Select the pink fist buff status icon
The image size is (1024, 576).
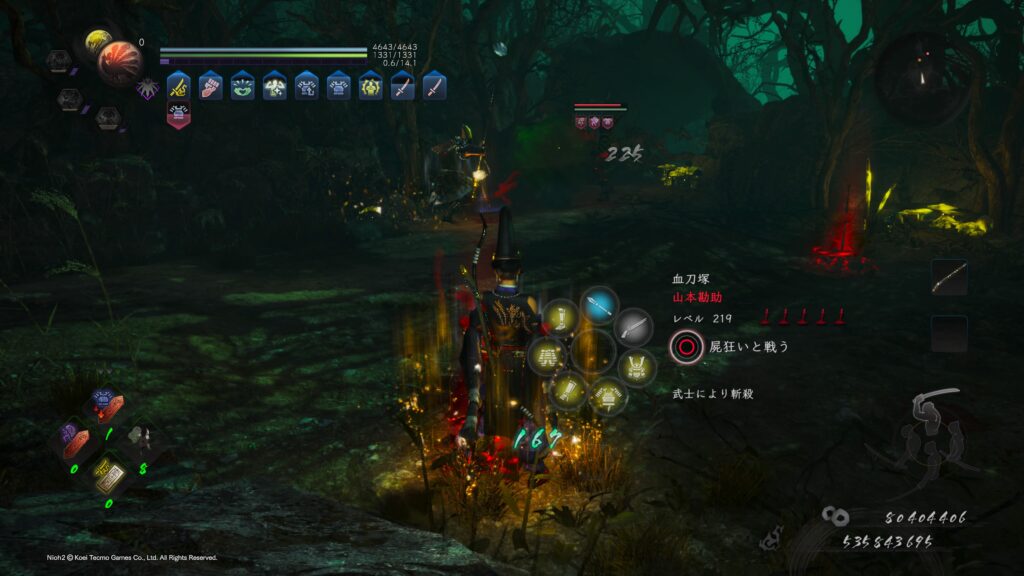coord(211,86)
